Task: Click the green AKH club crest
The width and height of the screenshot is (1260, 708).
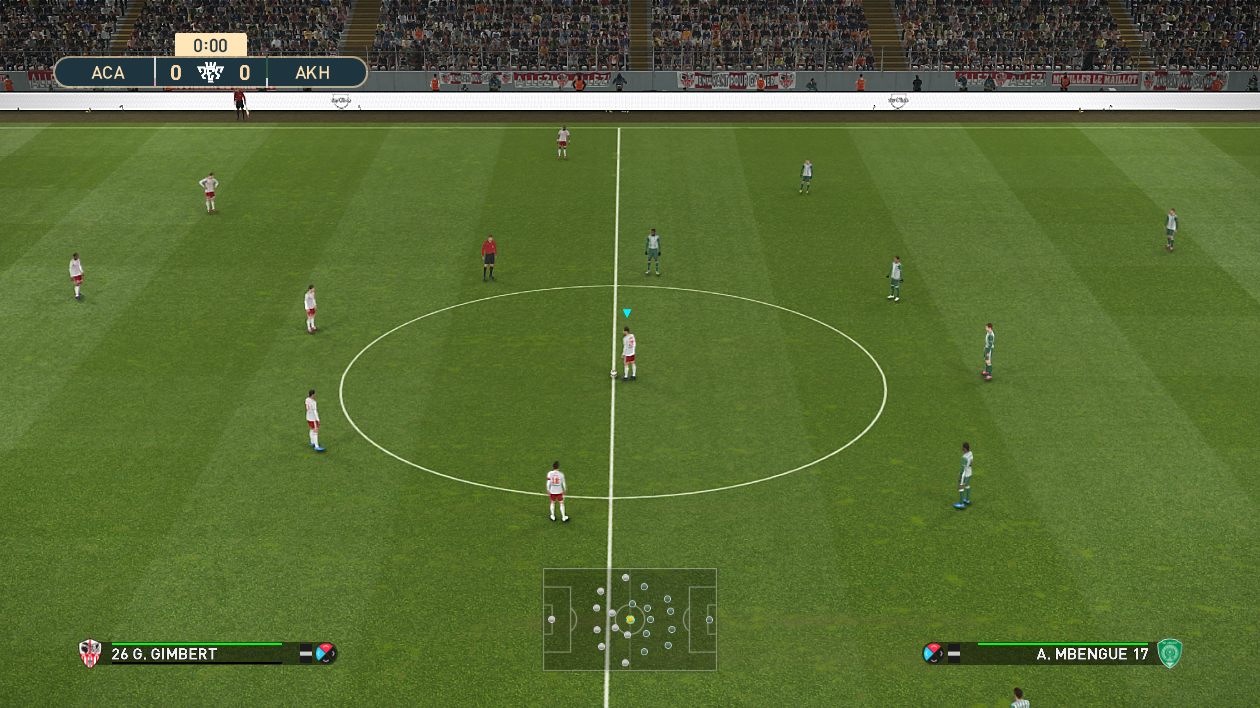Action: (1169, 653)
